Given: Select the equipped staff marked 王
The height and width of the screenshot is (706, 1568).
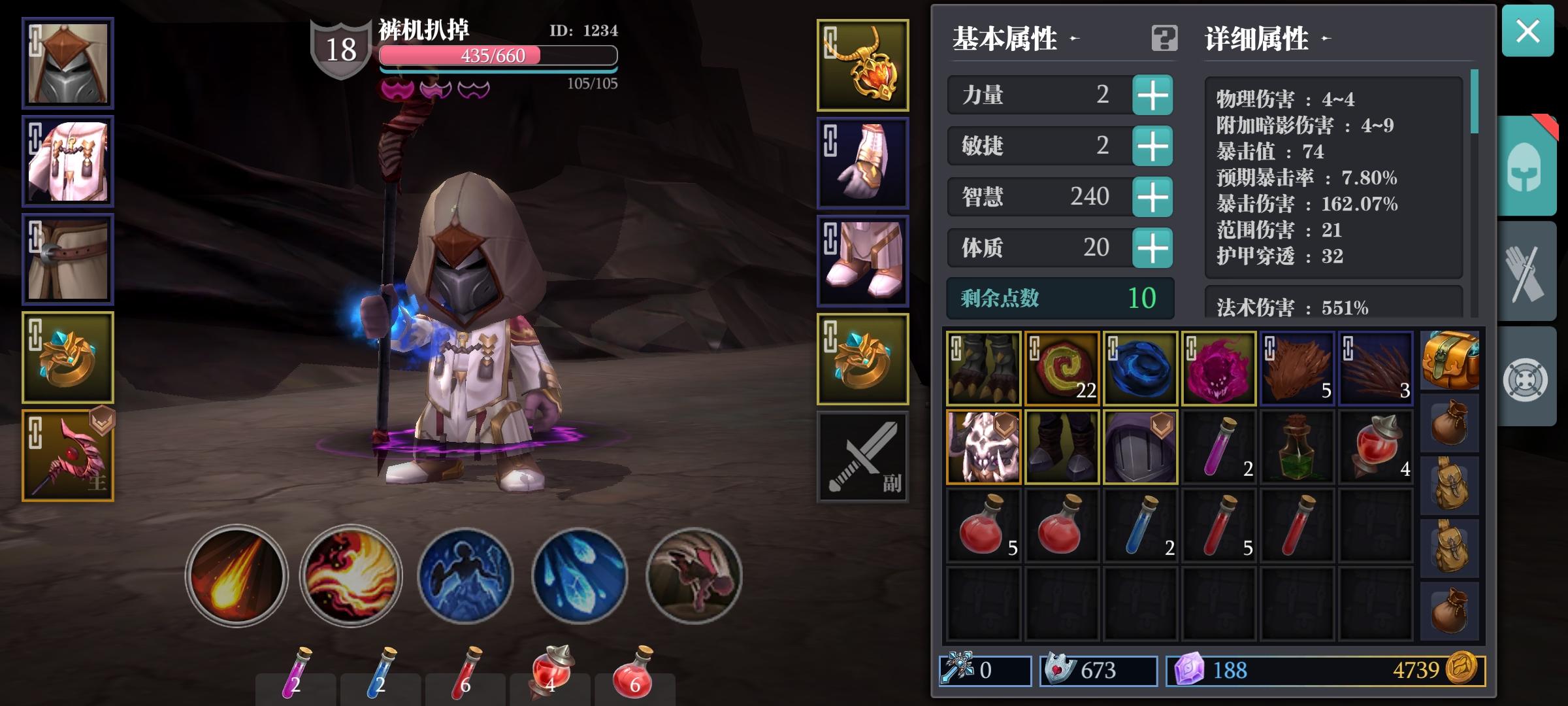Looking at the screenshot, I should [68, 456].
